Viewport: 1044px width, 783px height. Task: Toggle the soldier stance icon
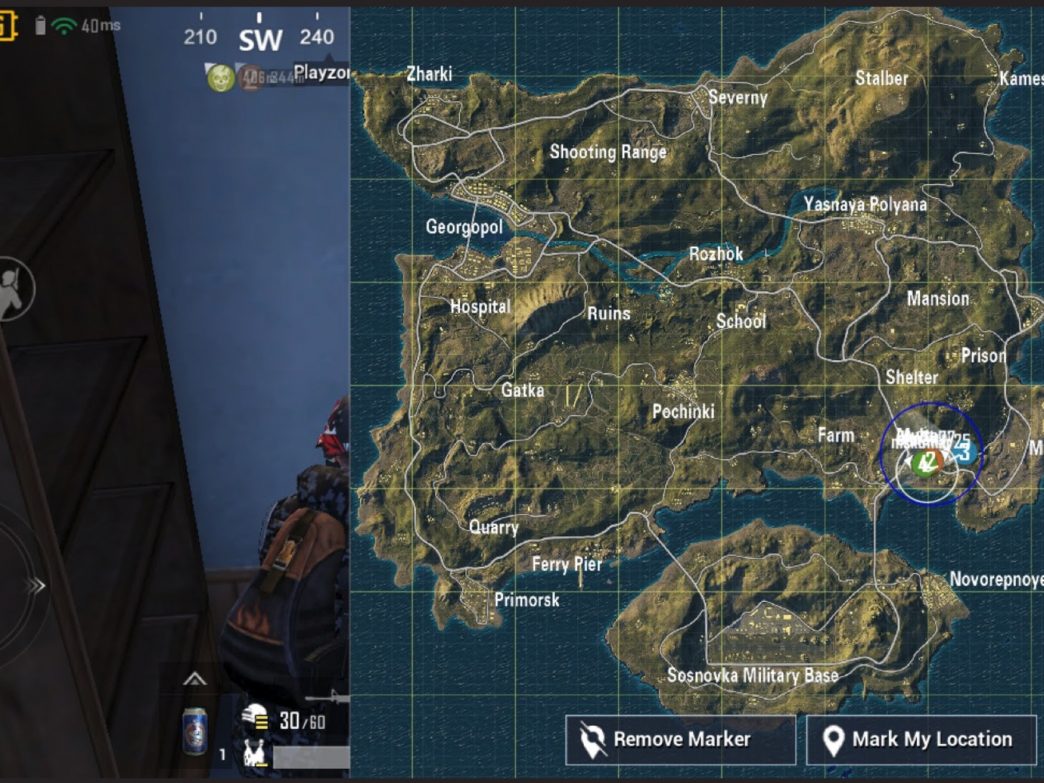14,290
